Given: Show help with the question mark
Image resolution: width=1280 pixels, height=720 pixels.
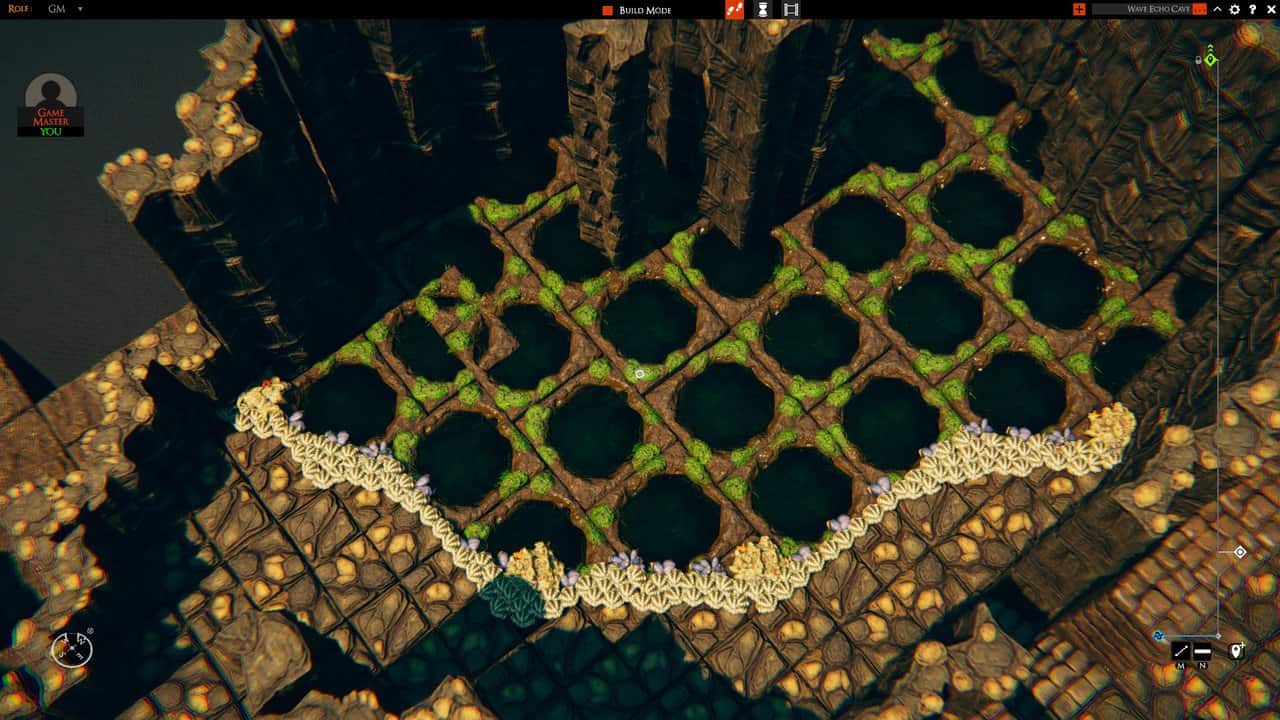Looking at the screenshot, I should click(x=1252, y=9).
